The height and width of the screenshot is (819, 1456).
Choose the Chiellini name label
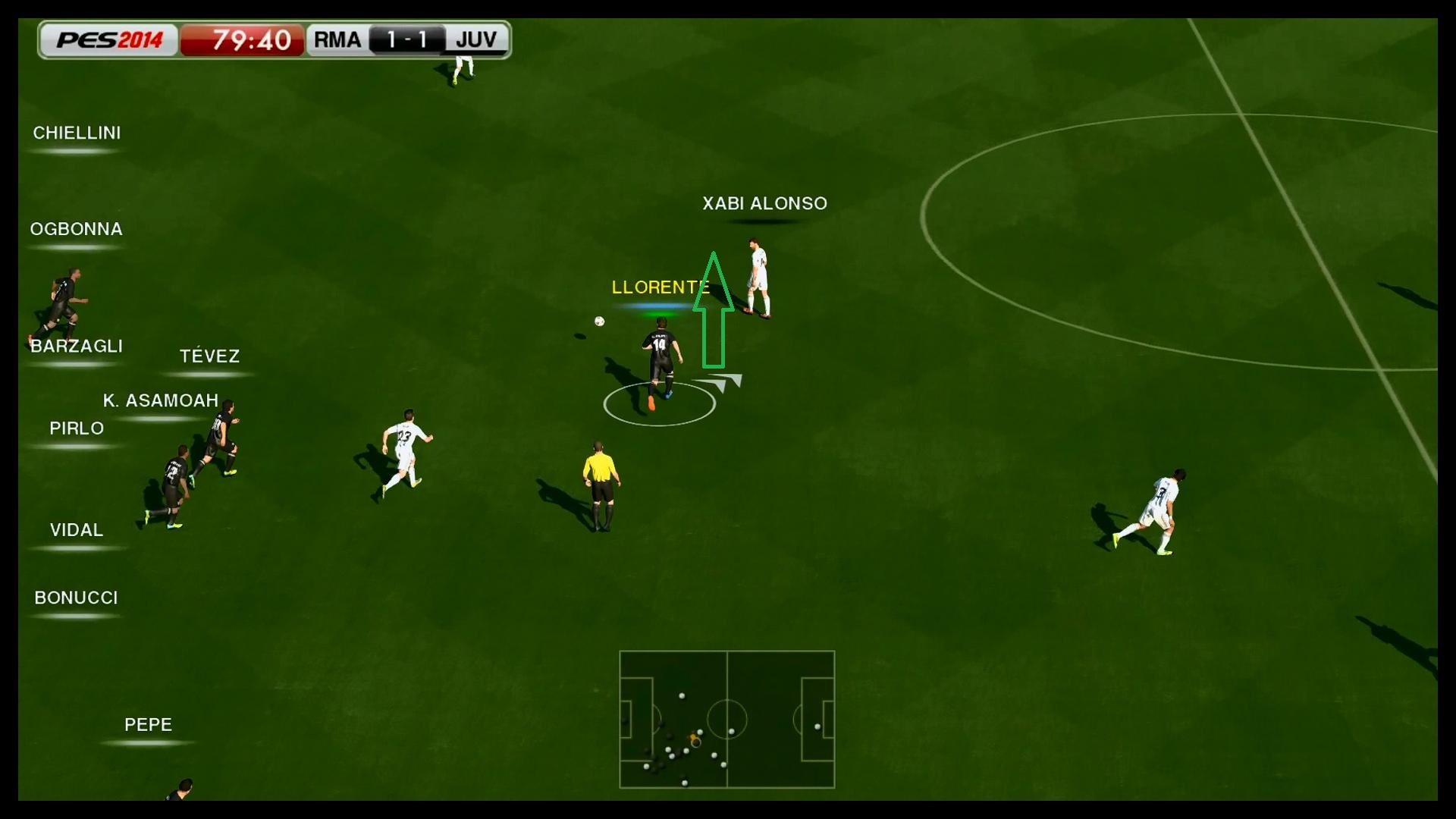pos(77,133)
